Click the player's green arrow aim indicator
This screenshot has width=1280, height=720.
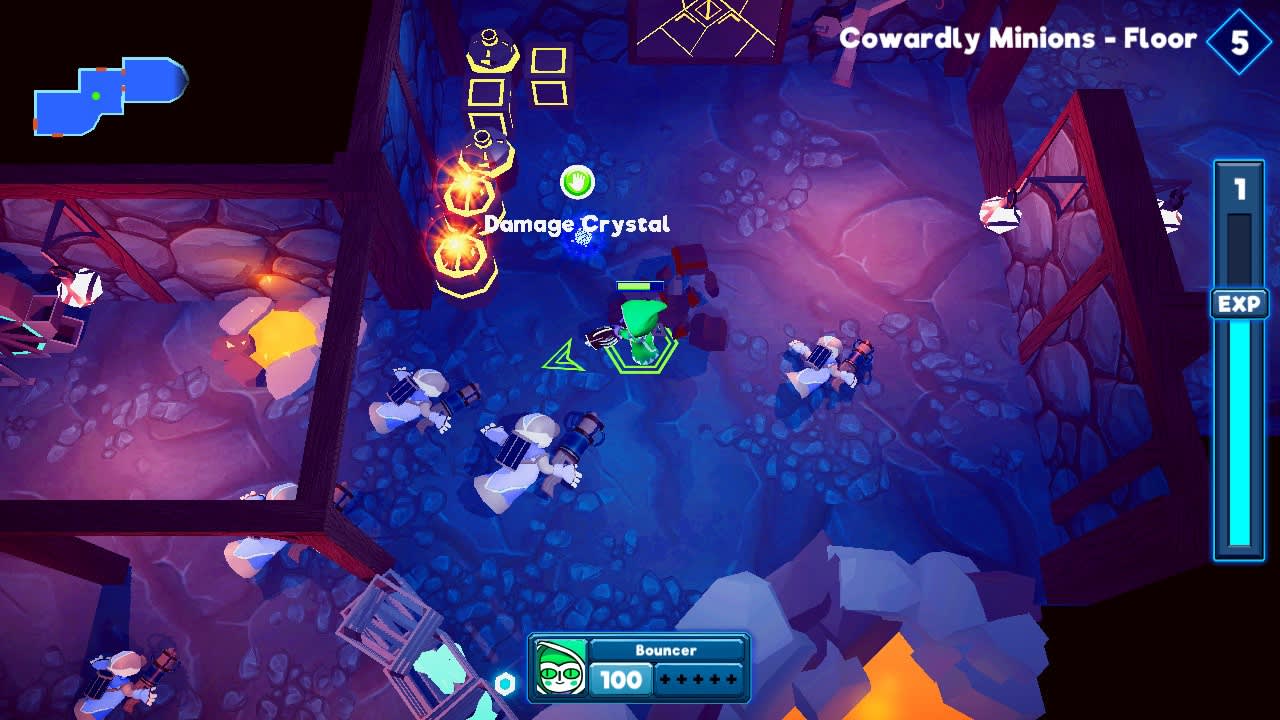pyautogui.click(x=563, y=355)
